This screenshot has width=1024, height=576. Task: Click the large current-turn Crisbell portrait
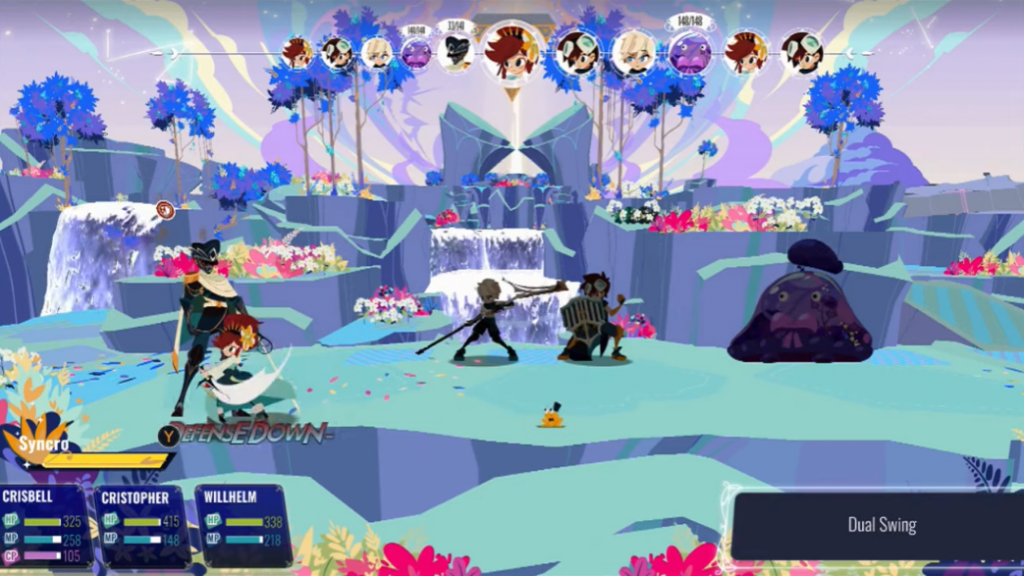pyautogui.click(x=512, y=53)
